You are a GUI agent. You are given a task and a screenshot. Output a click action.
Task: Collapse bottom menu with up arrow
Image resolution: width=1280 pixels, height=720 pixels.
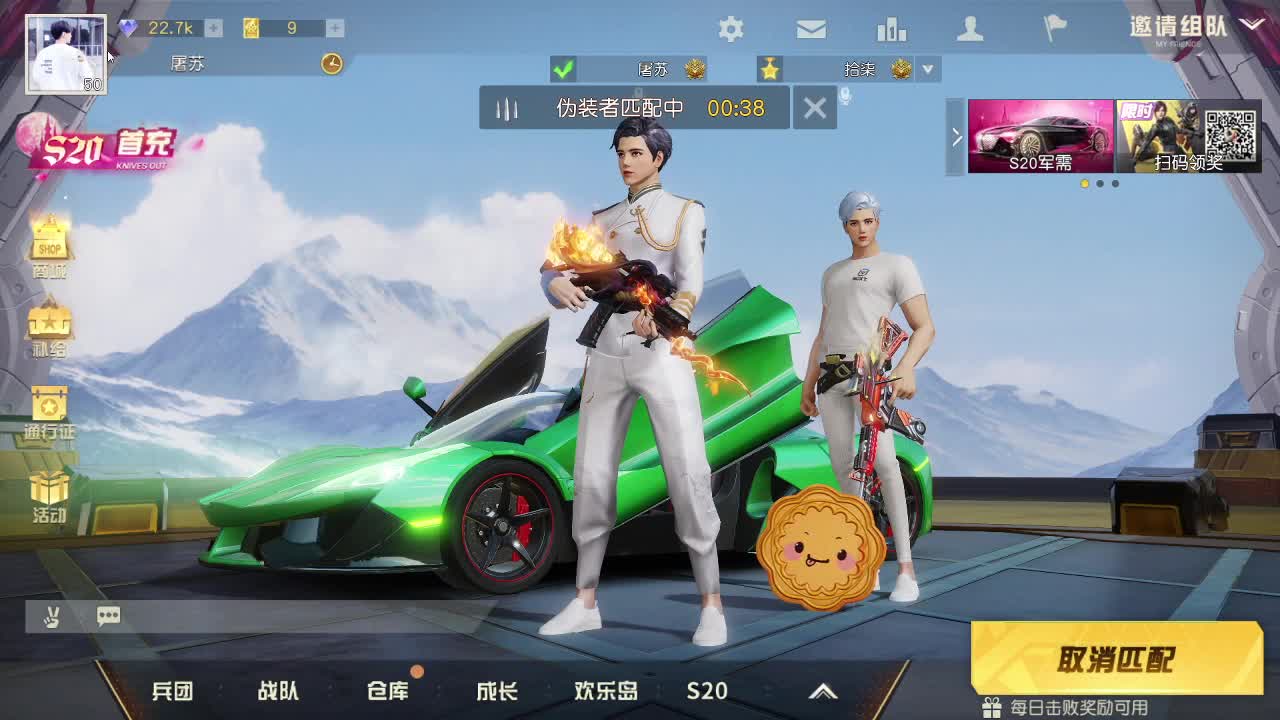click(x=824, y=691)
